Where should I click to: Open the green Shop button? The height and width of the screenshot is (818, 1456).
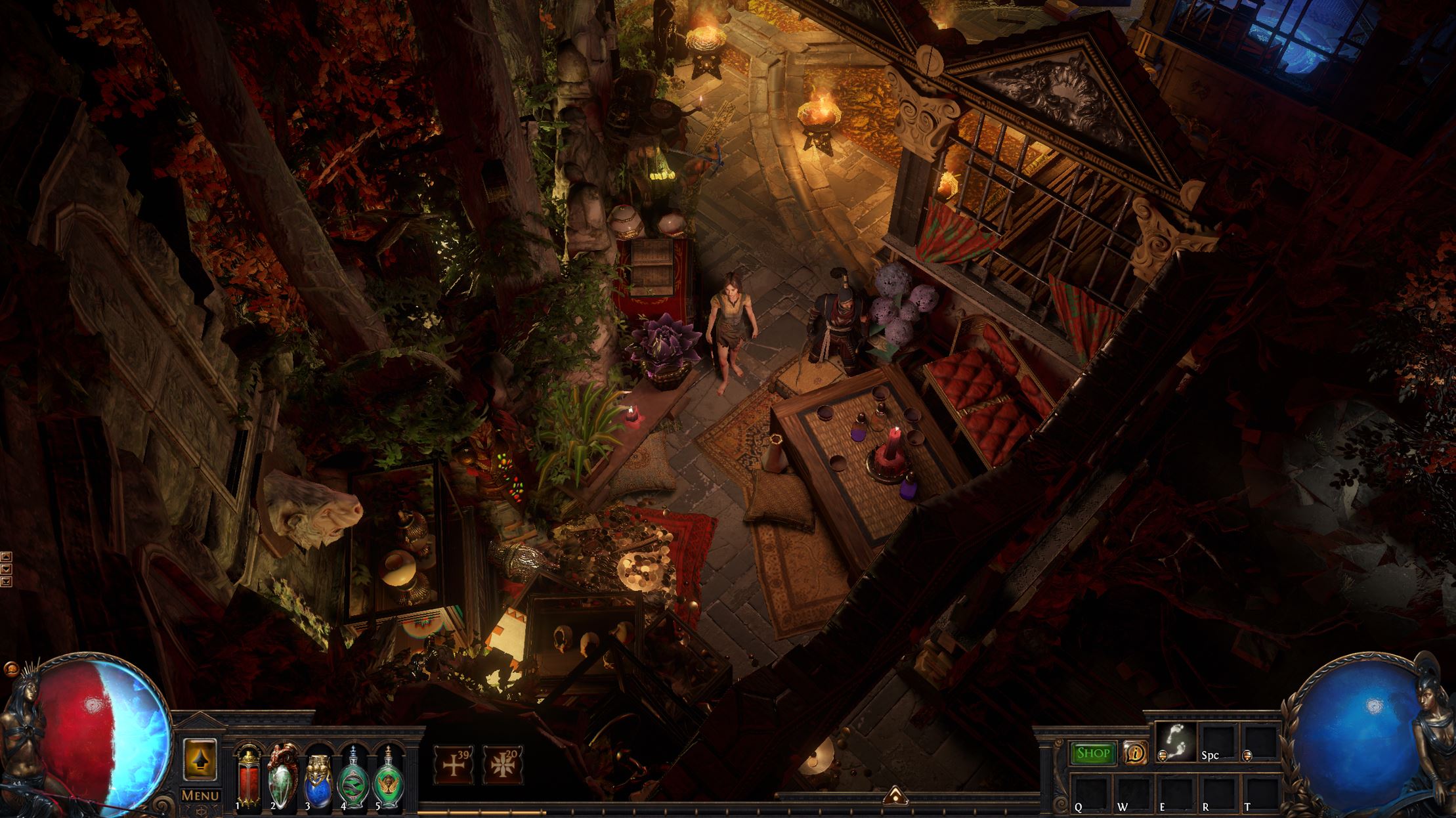1092,754
